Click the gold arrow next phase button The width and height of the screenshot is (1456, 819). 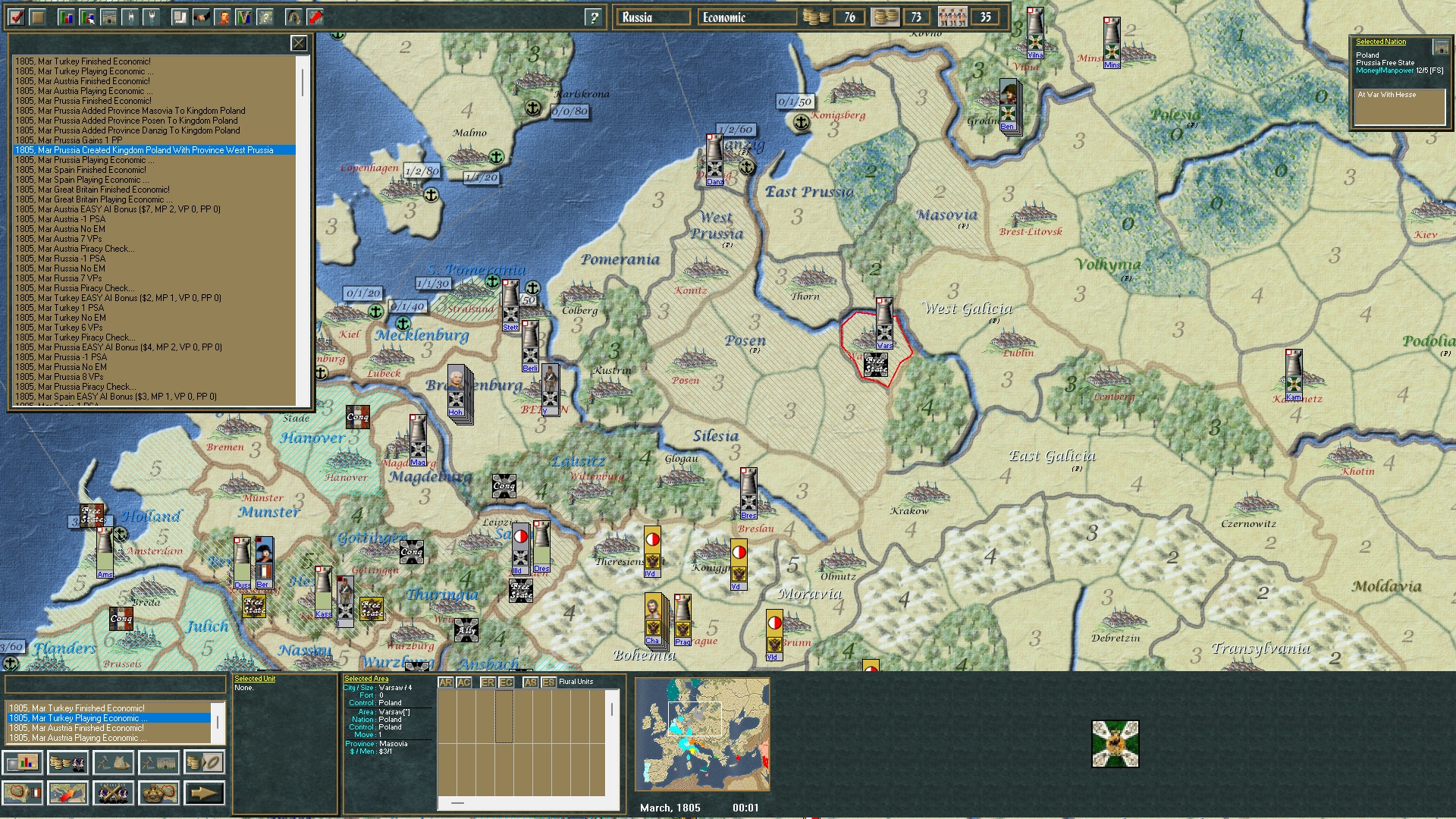(205, 792)
